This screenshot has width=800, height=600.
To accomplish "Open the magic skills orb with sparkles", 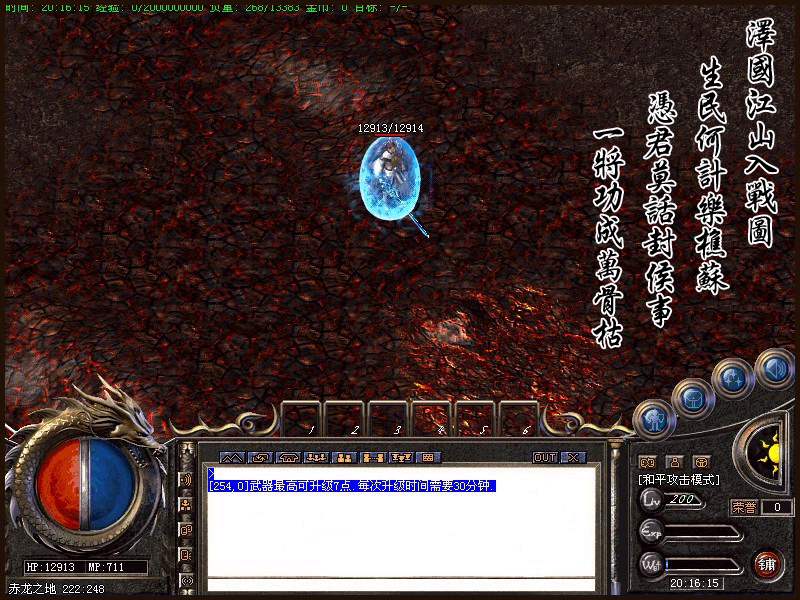I will (x=731, y=378).
